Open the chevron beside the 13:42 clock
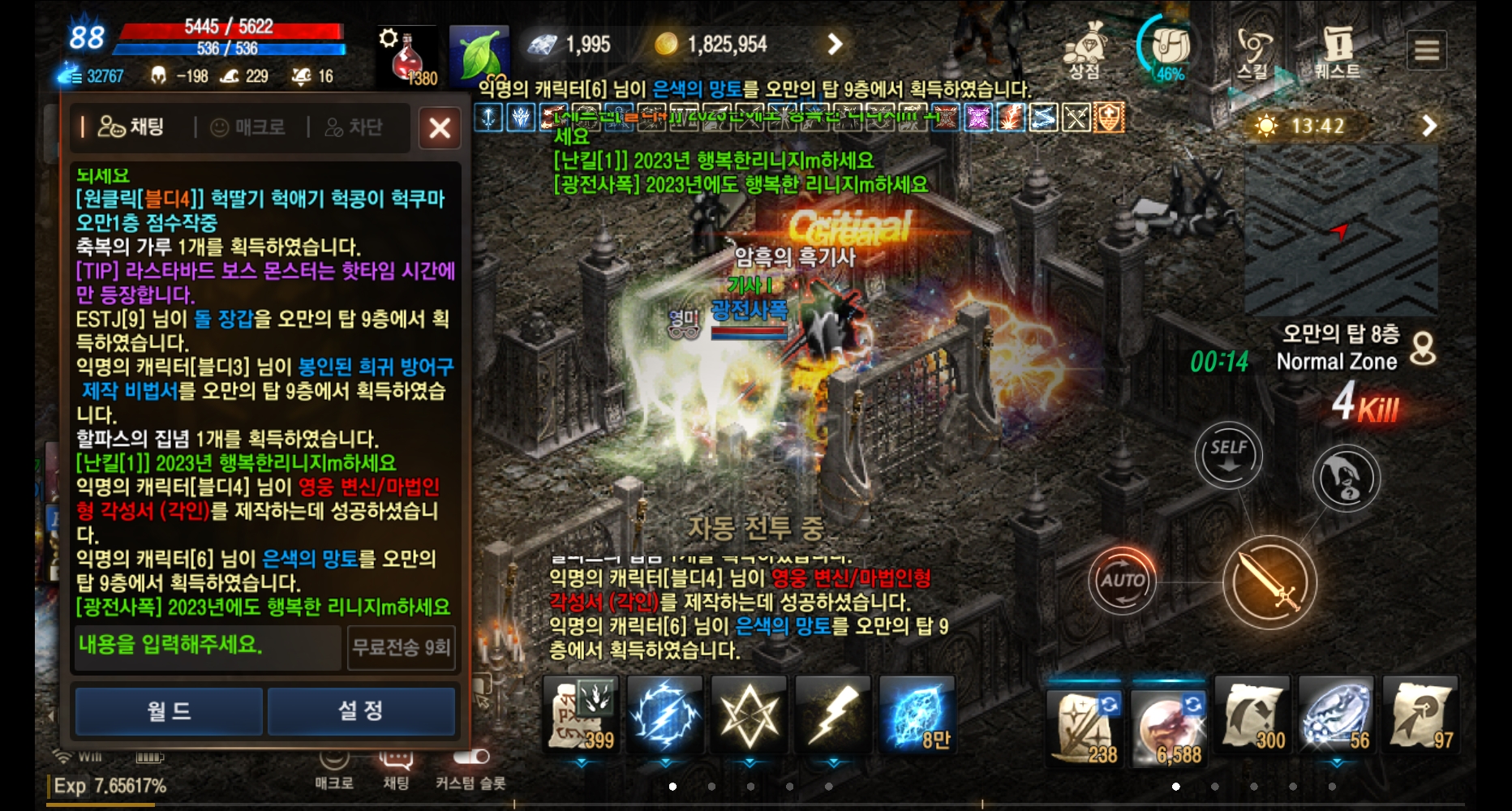1512x811 pixels. point(1428,123)
